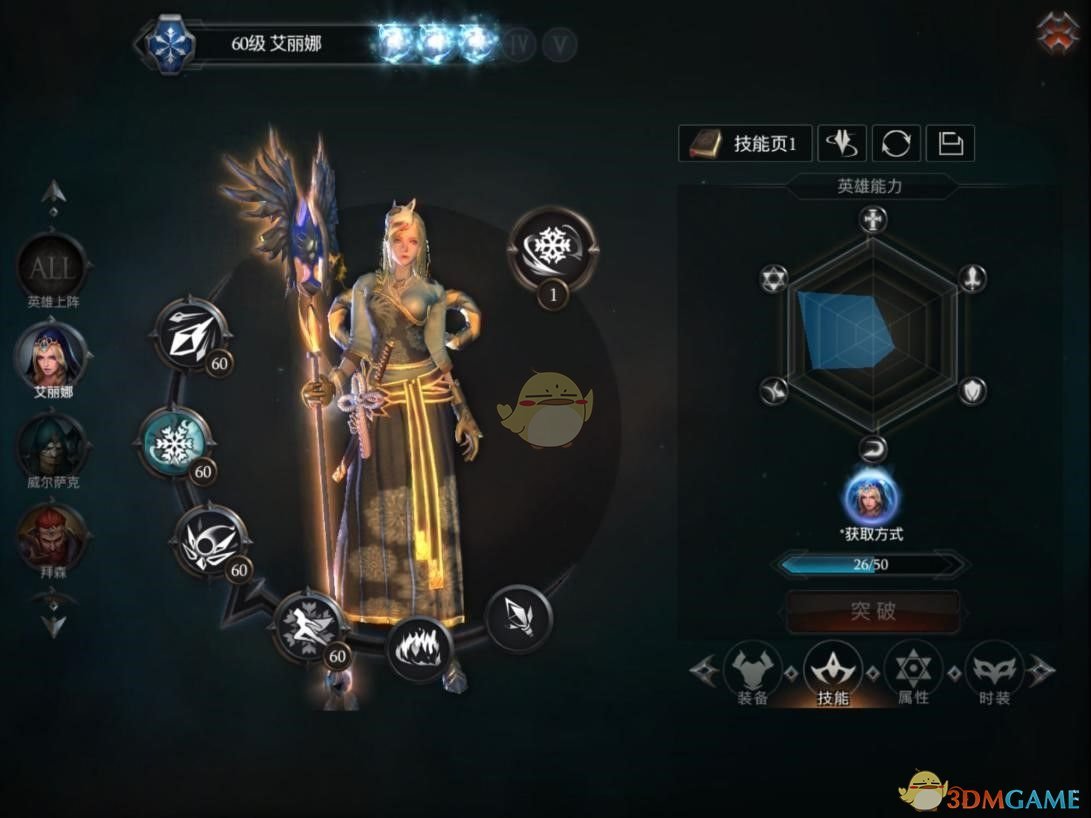Open the 获取方式 hero shard portrait
Screen dimensions: 1091x818
(871, 497)
